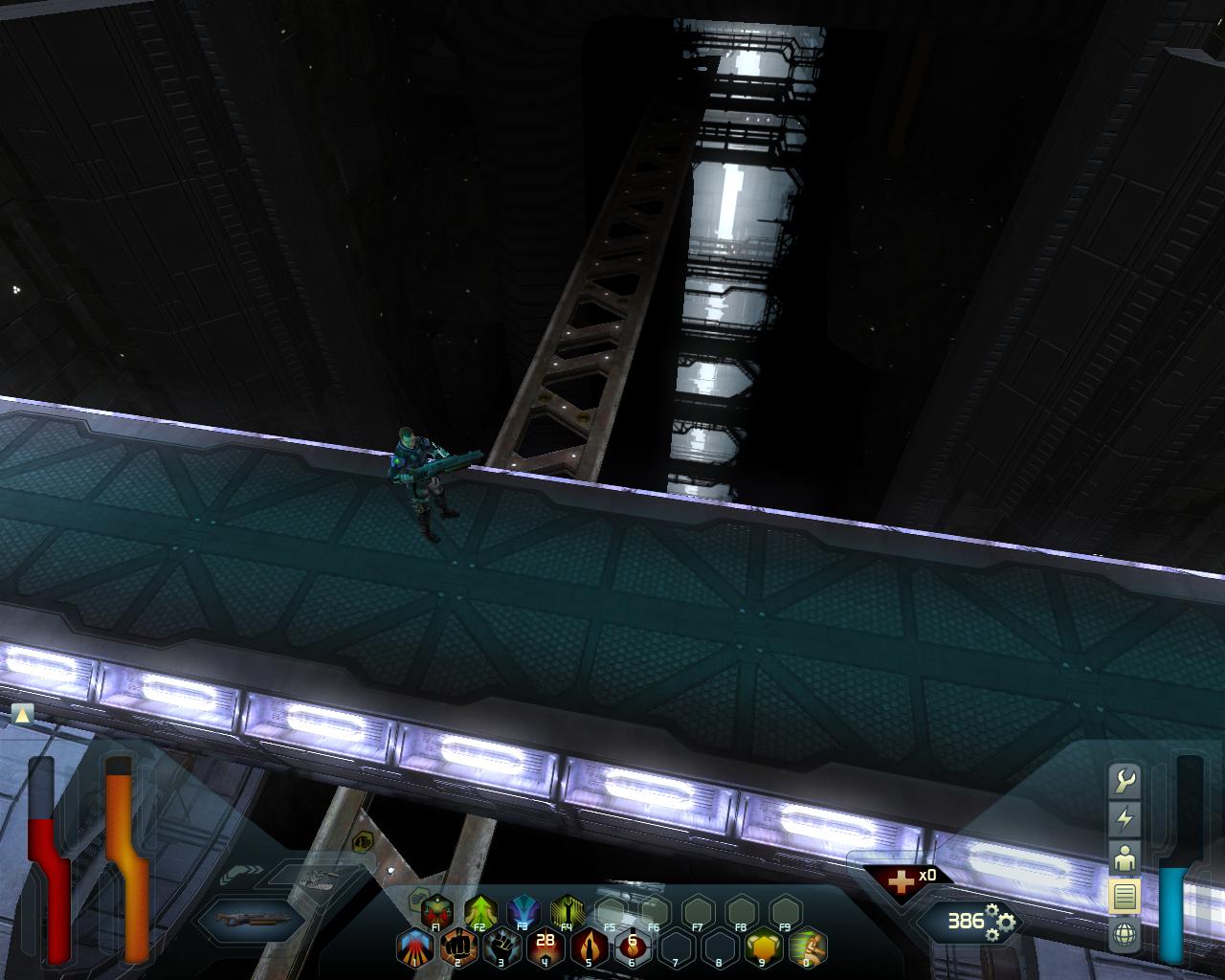
Task: Activate the orange punching fist ability
Action: pos(457,947)
